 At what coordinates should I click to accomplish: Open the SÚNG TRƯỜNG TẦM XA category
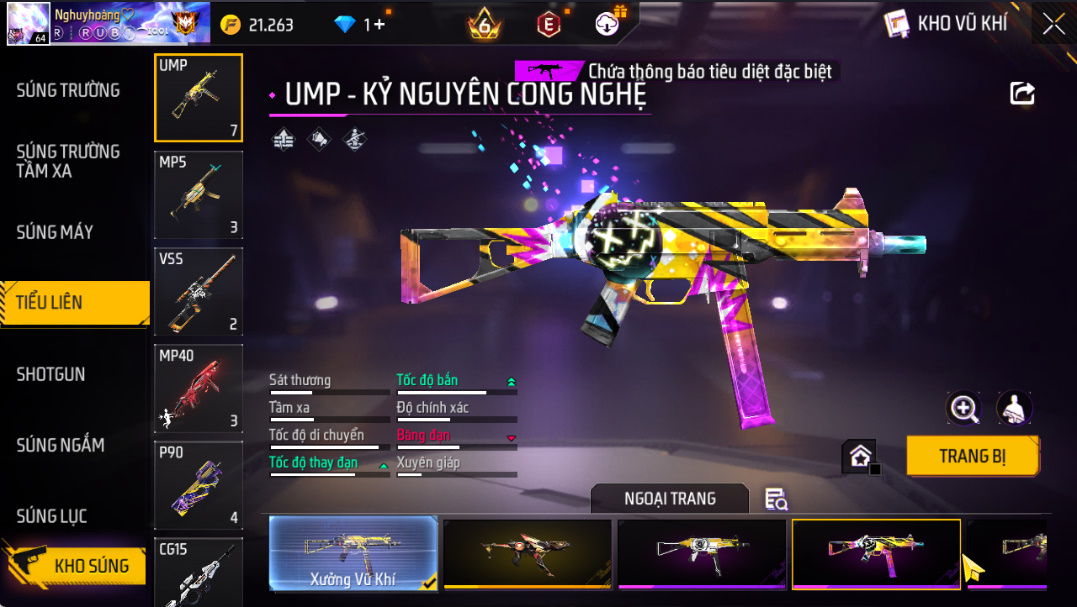click(x=68, y=161)
